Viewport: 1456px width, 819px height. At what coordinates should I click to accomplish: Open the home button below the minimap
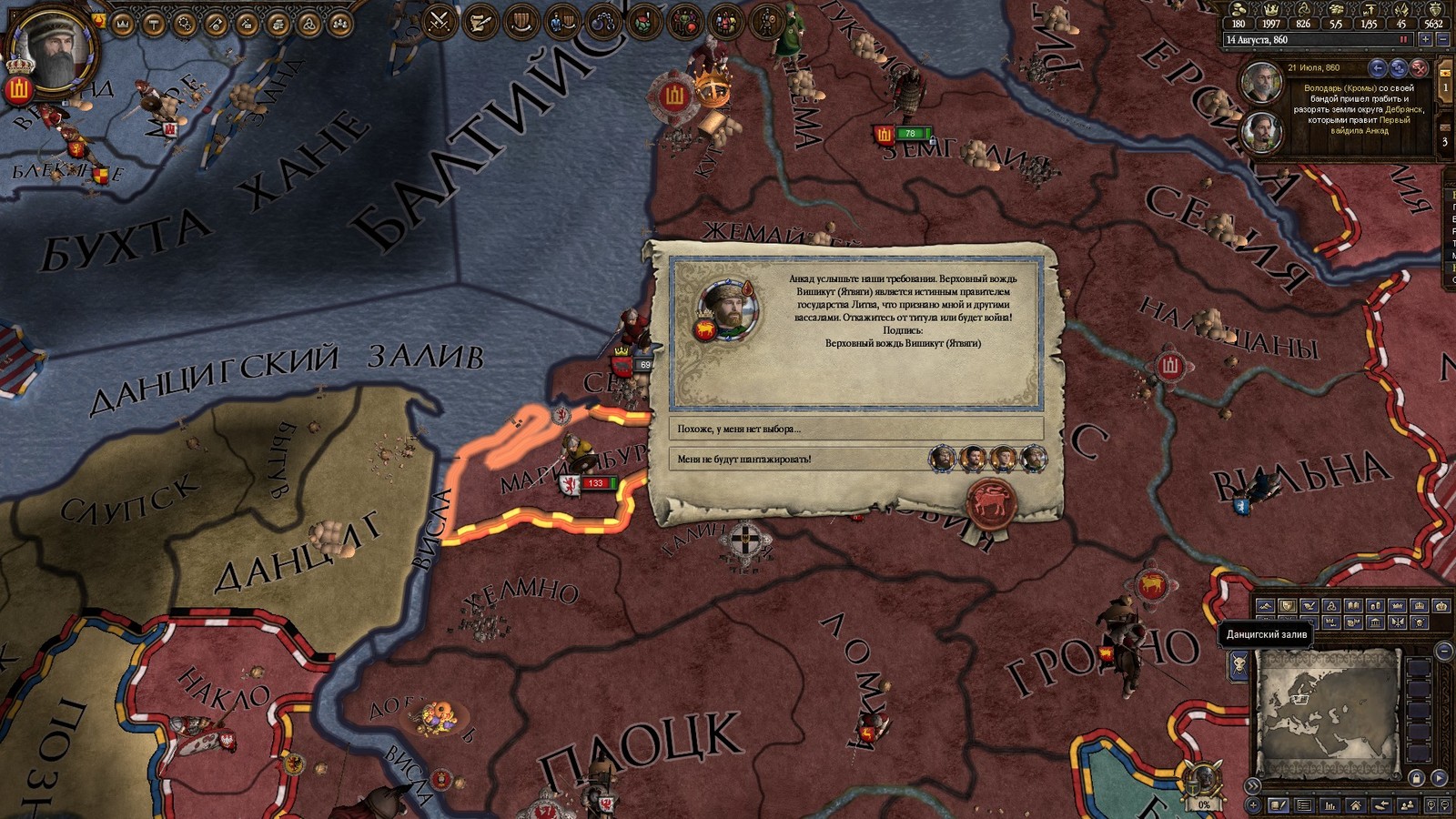click(x=1356, y=805)
